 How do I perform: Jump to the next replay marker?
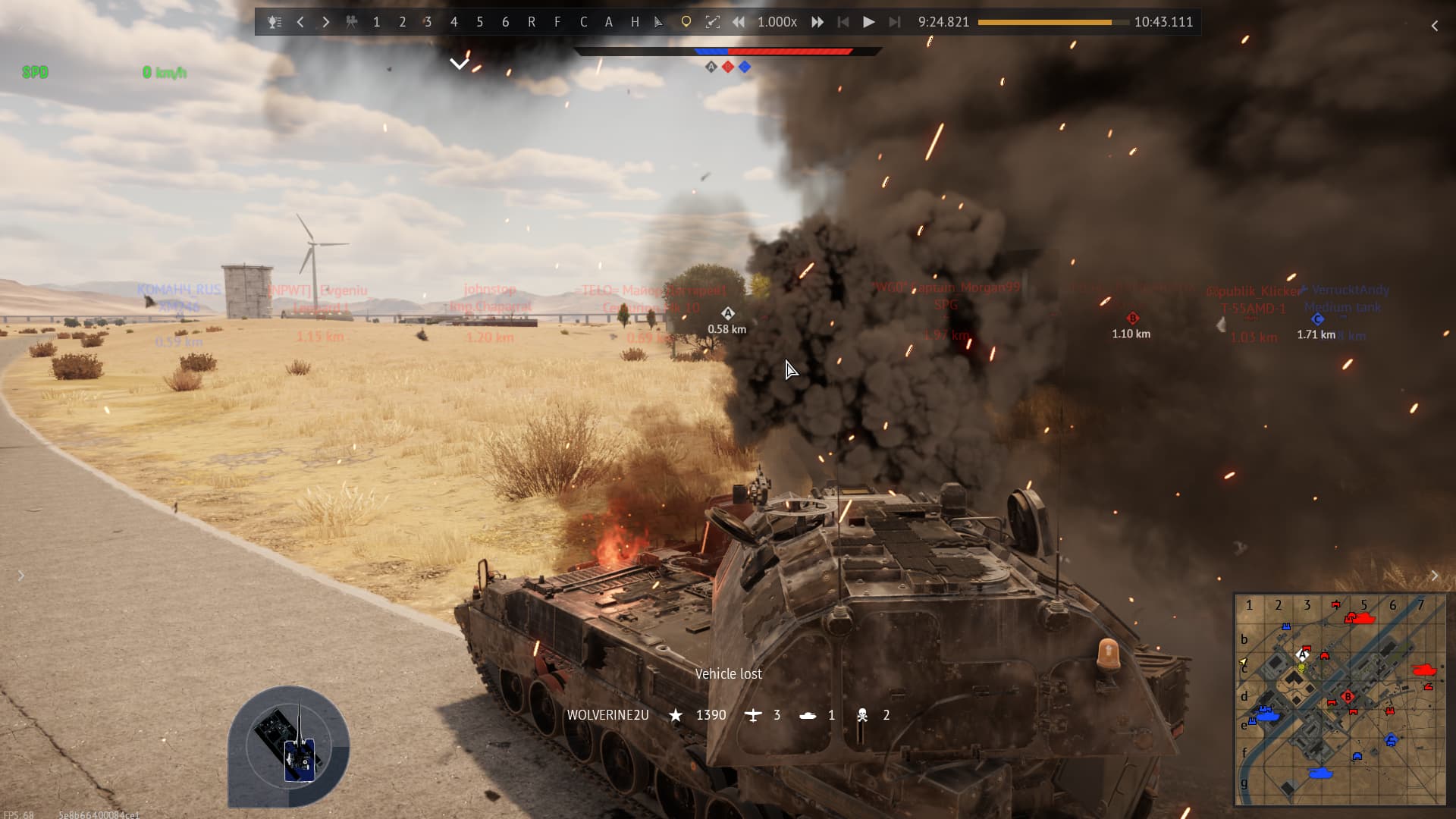(895, 22)
